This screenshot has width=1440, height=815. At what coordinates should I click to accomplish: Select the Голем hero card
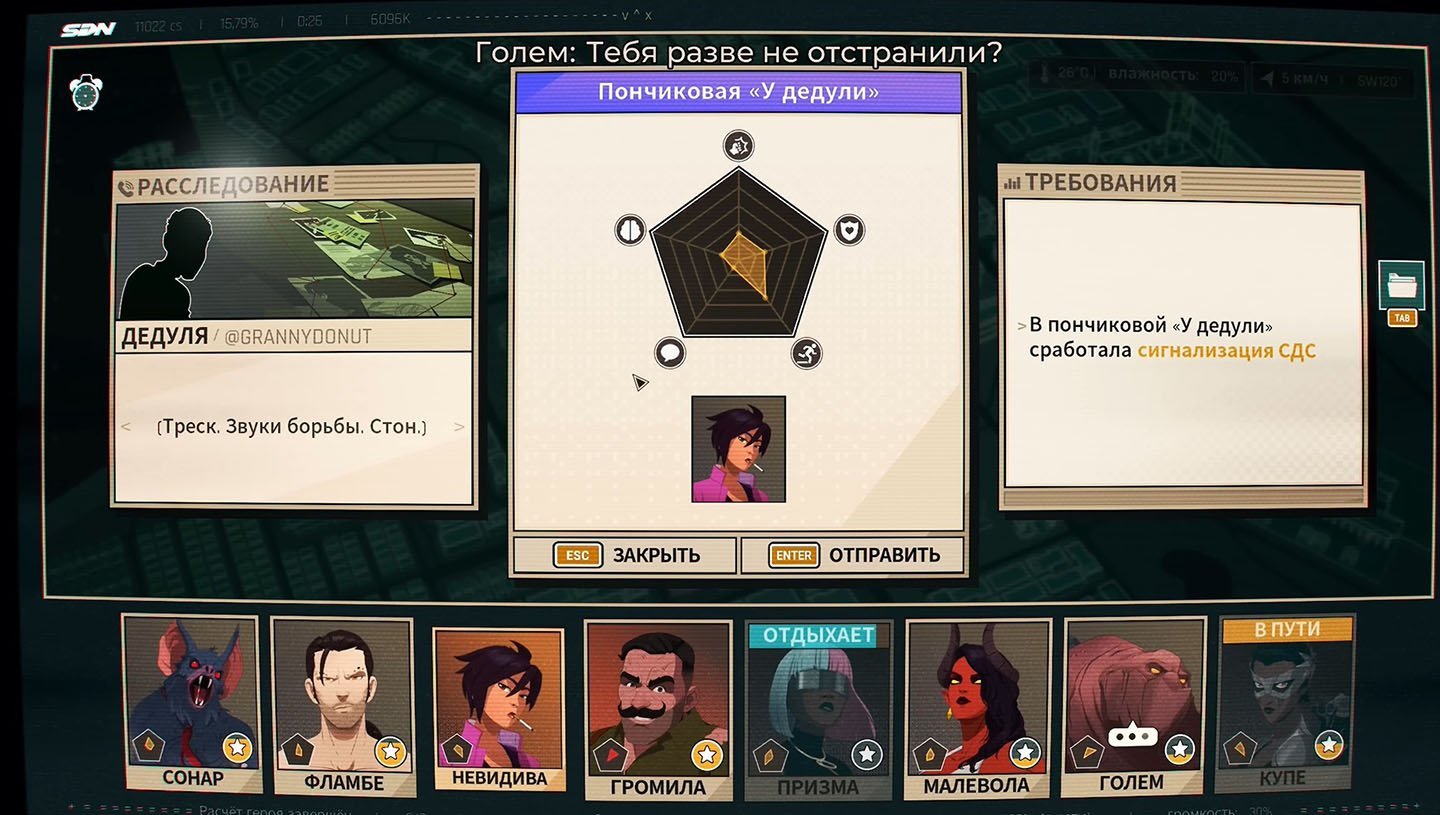point(1132,706)
